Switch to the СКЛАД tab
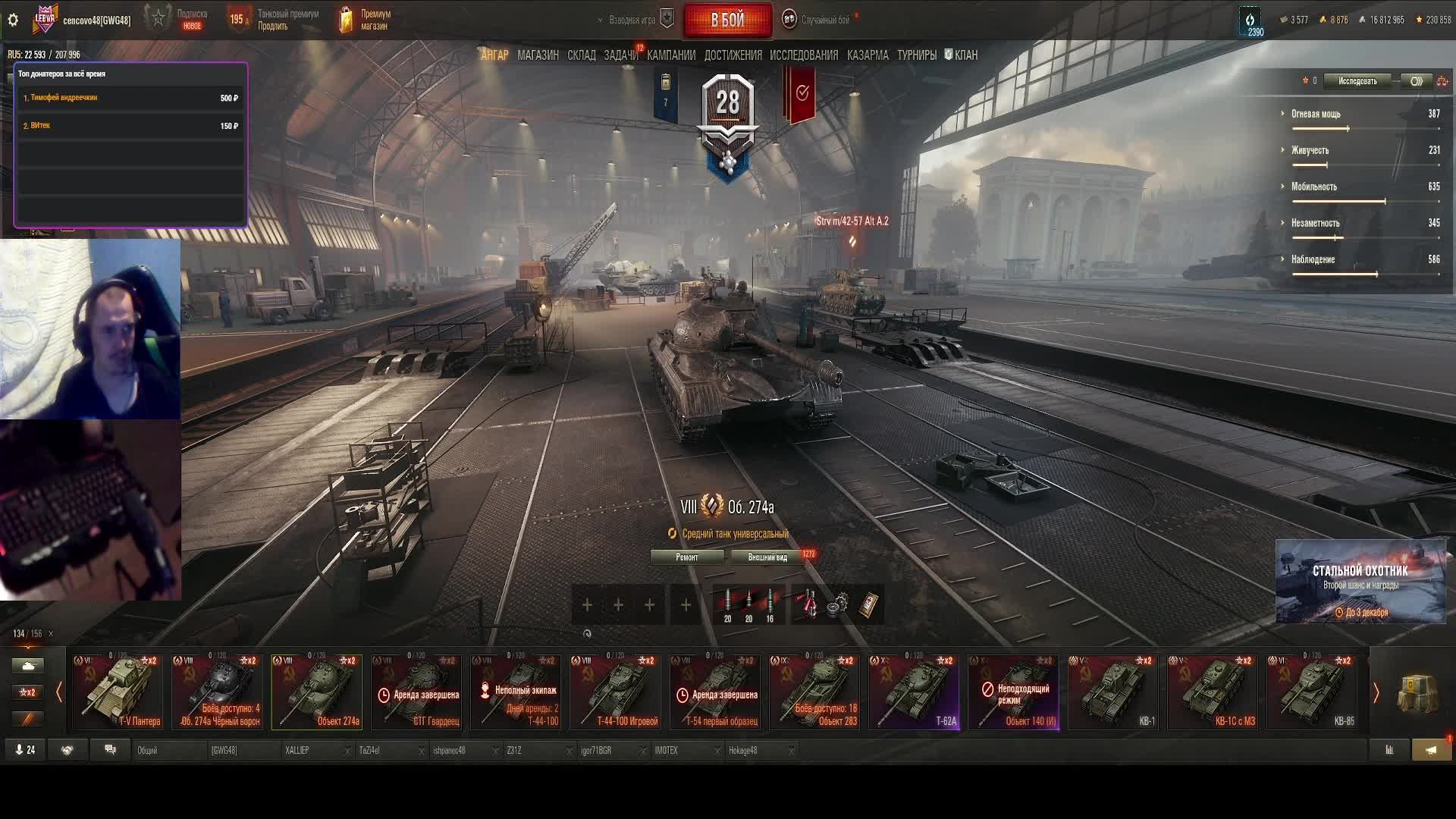Screen dimensions: 1456x819 click(x=581, y=55)
